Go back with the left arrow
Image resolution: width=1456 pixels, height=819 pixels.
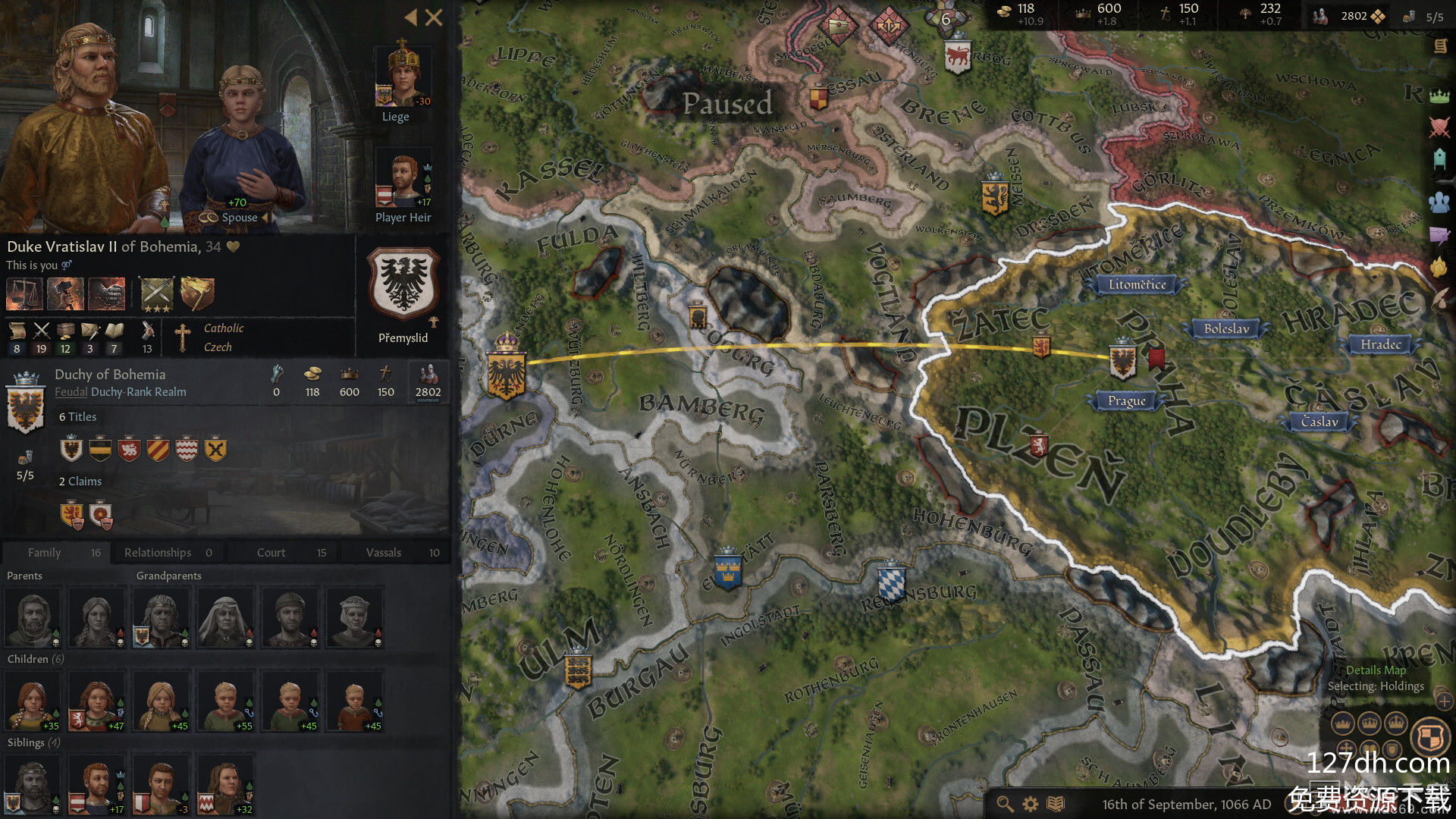tap(411, 17)
